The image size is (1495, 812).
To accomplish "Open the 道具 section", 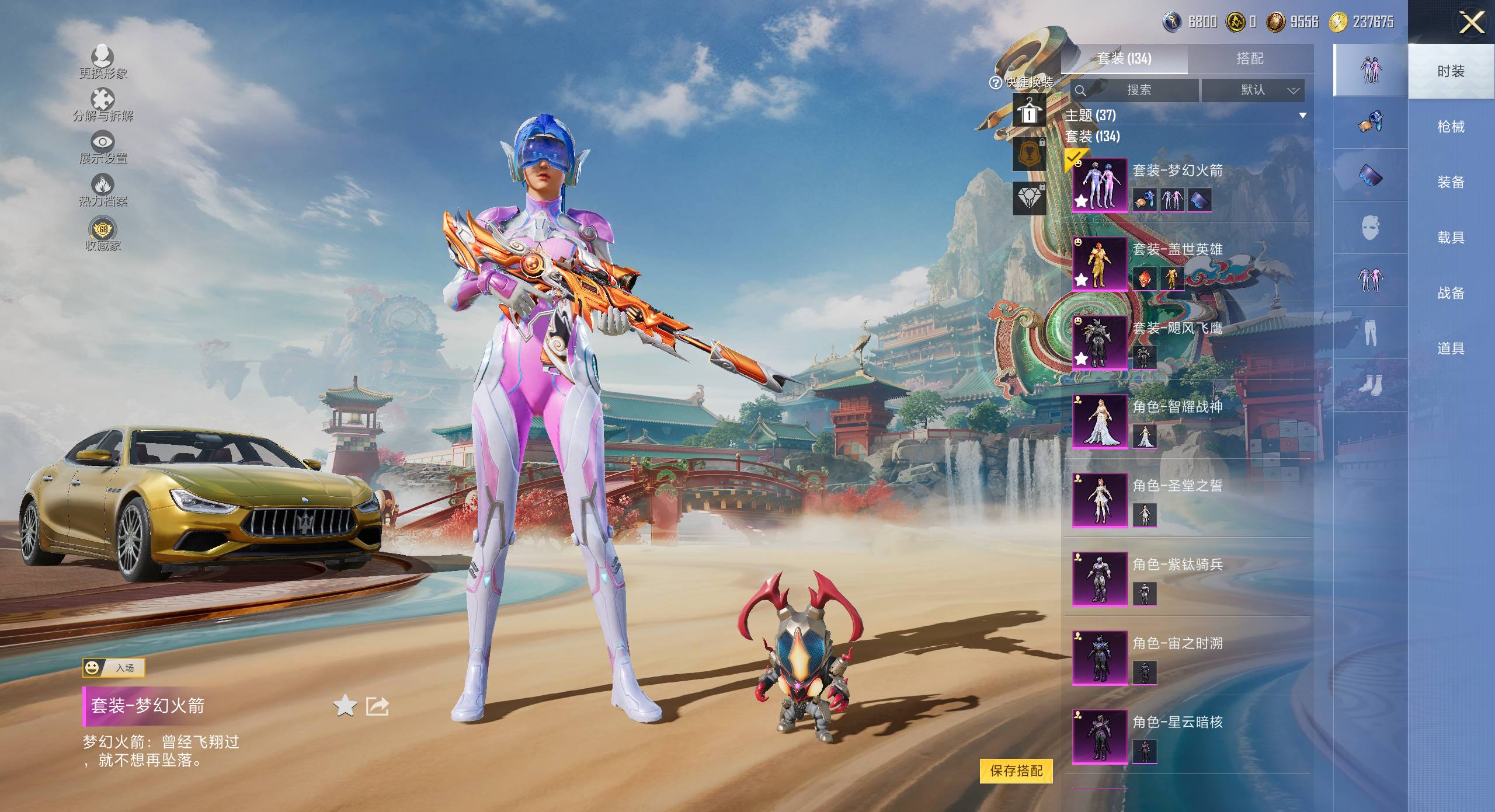I will [1451, 349].
